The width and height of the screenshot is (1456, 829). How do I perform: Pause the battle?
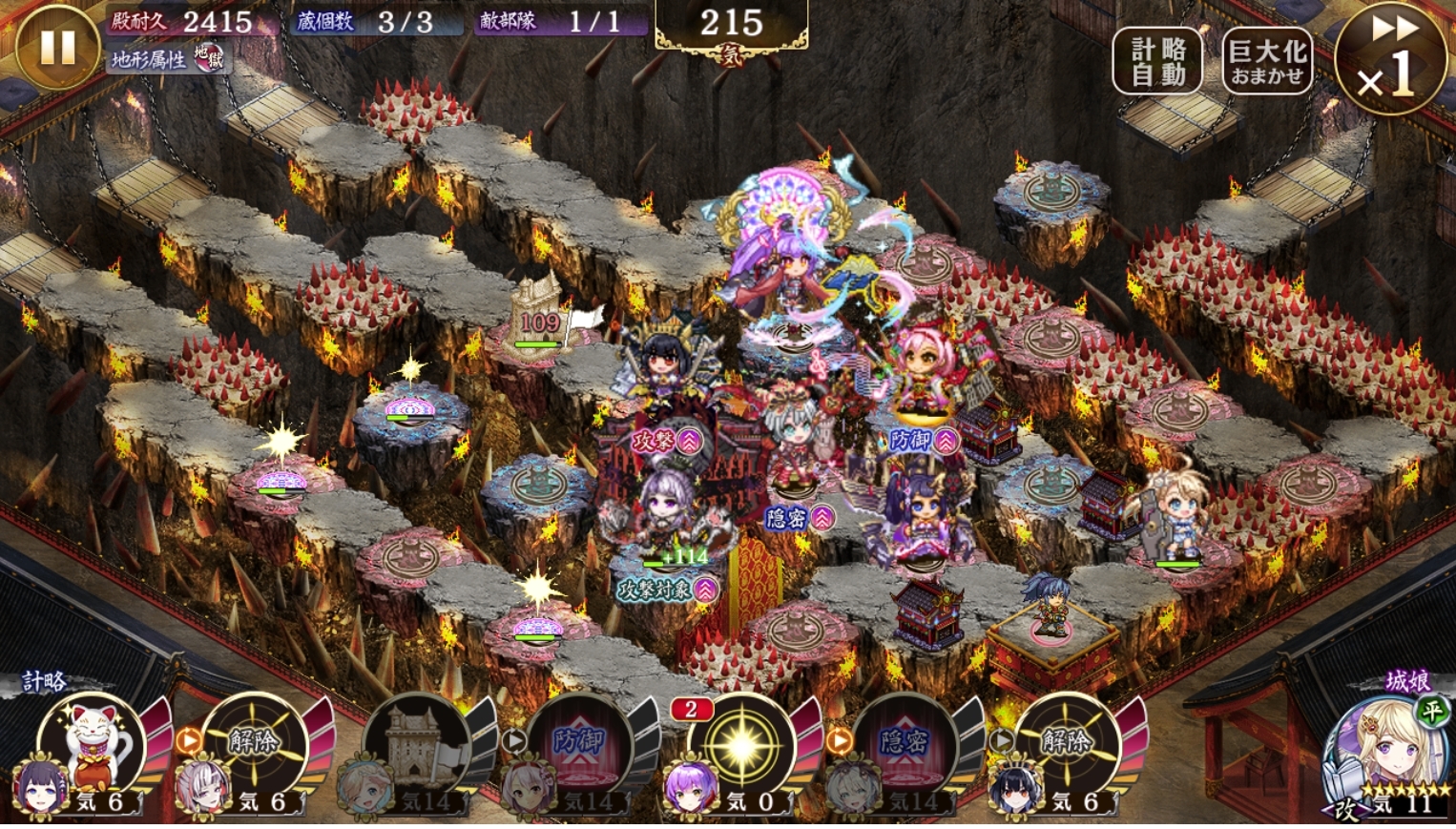[57, 49]
